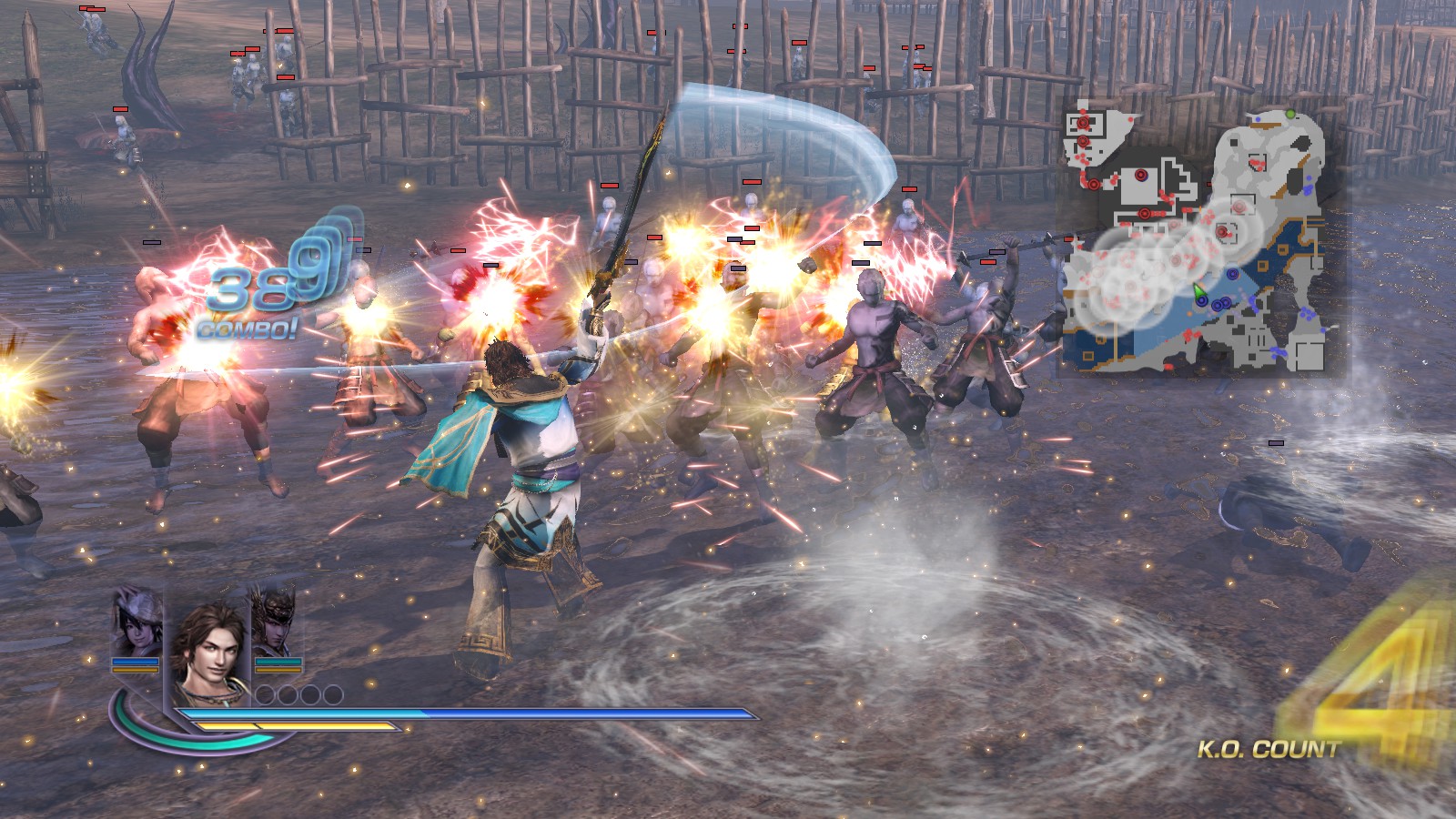Click the blue 9 combo stack badges
The height and width of the screenshot is (819, 1456).
point(314,264)
